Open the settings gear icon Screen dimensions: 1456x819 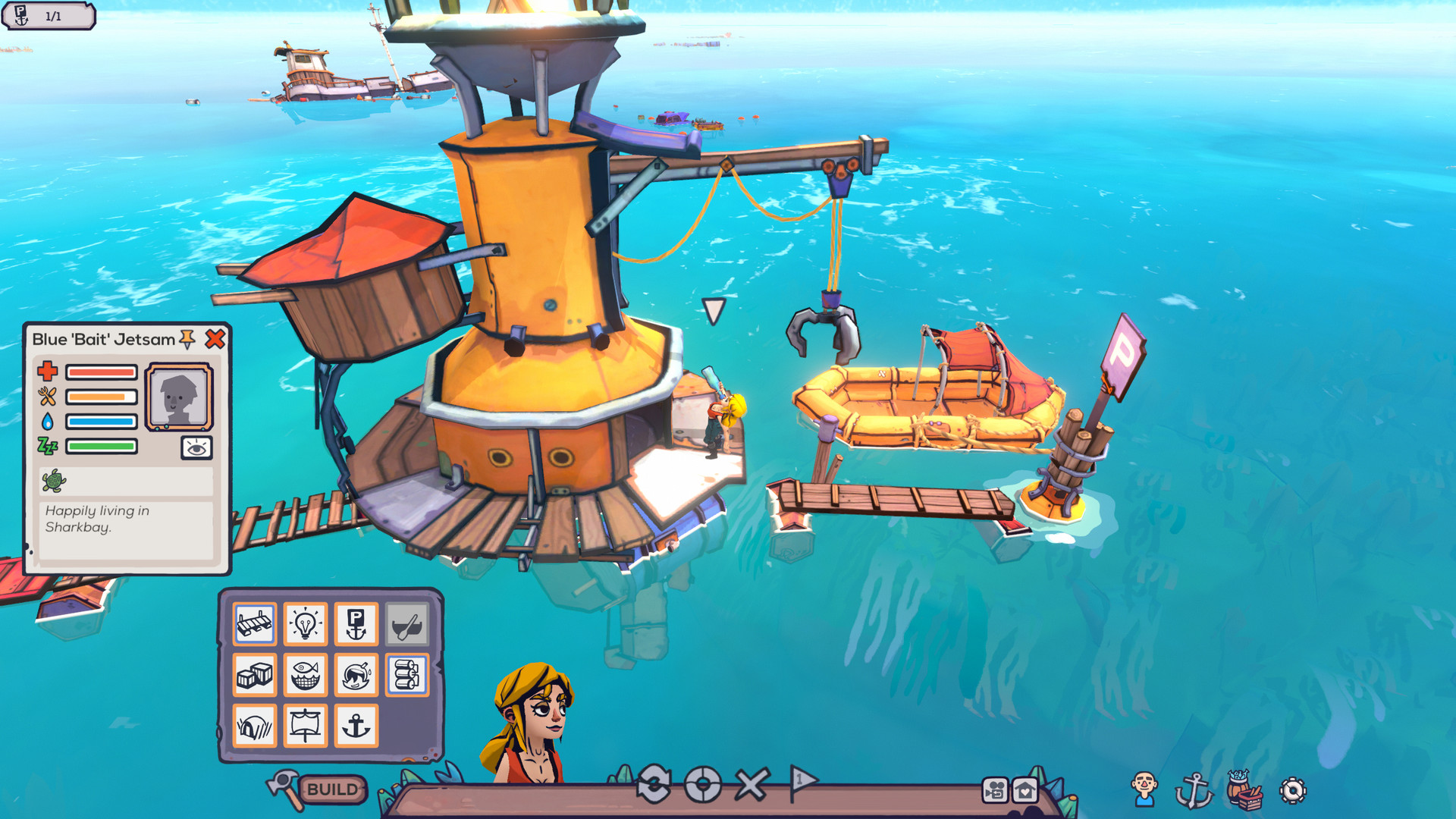(x=1293, y=790)
